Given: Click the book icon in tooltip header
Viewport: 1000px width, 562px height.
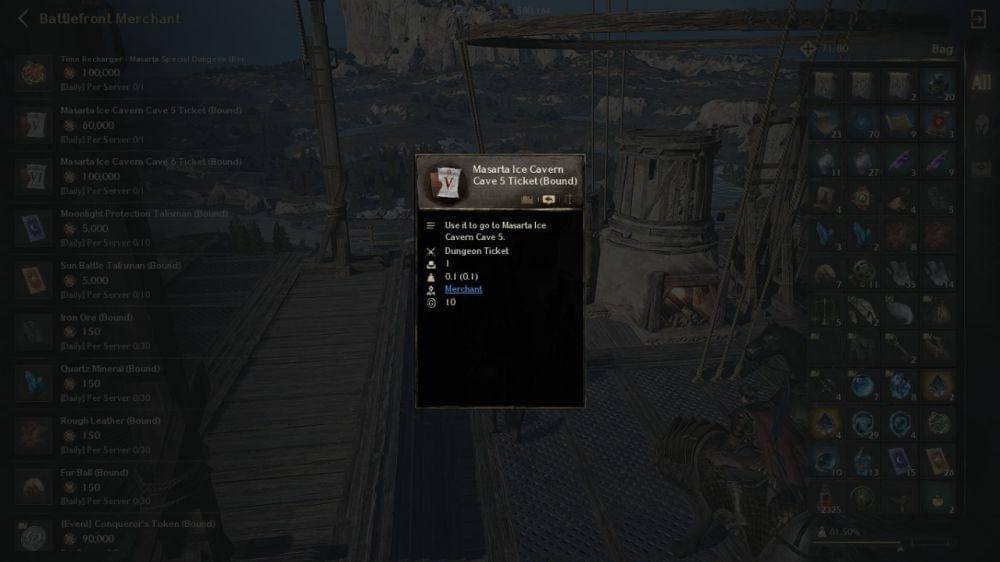Looking at the screenshot, I should click(528, 200).
